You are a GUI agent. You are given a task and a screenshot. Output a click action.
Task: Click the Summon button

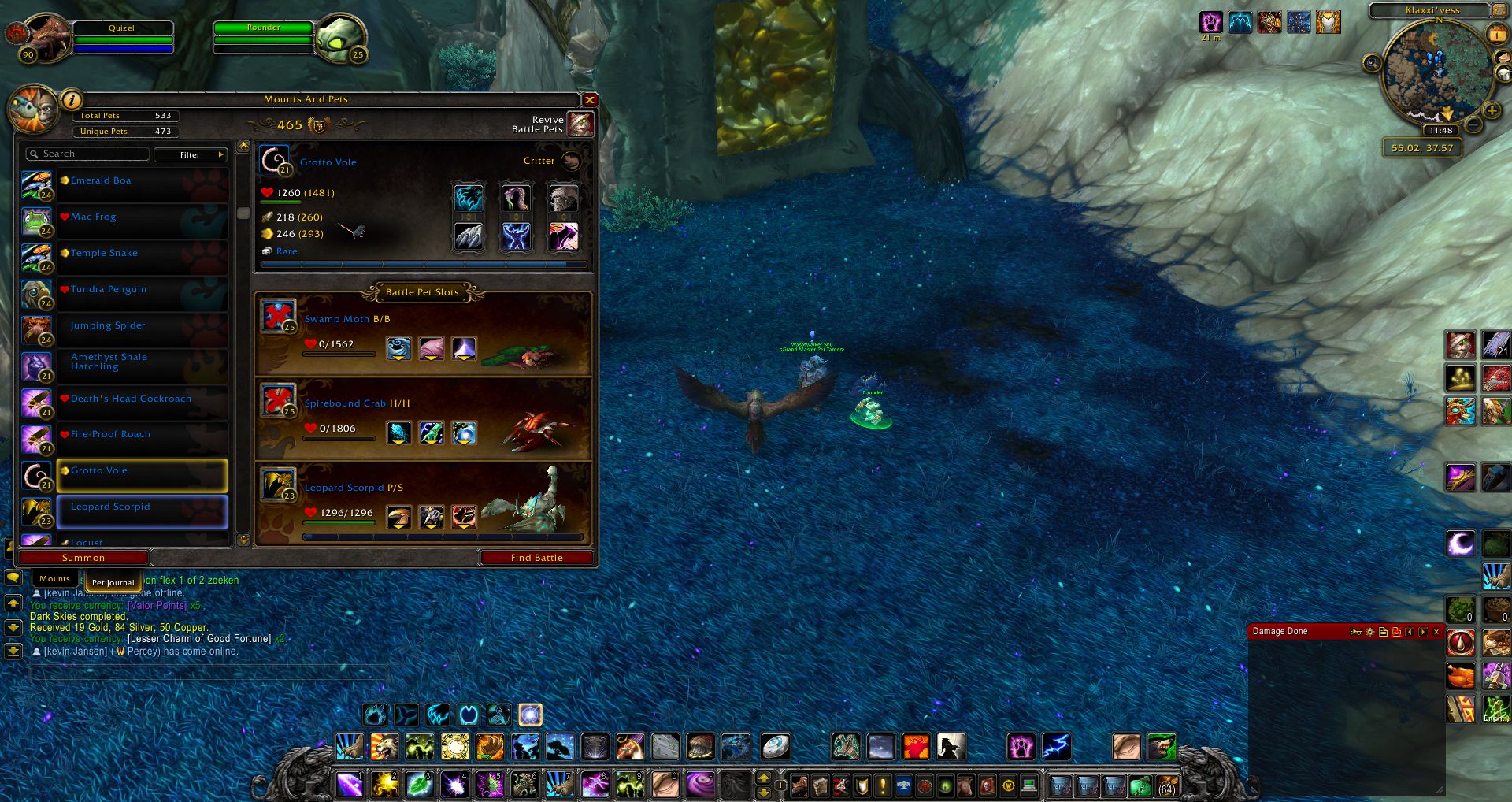(x=83, y=558)
